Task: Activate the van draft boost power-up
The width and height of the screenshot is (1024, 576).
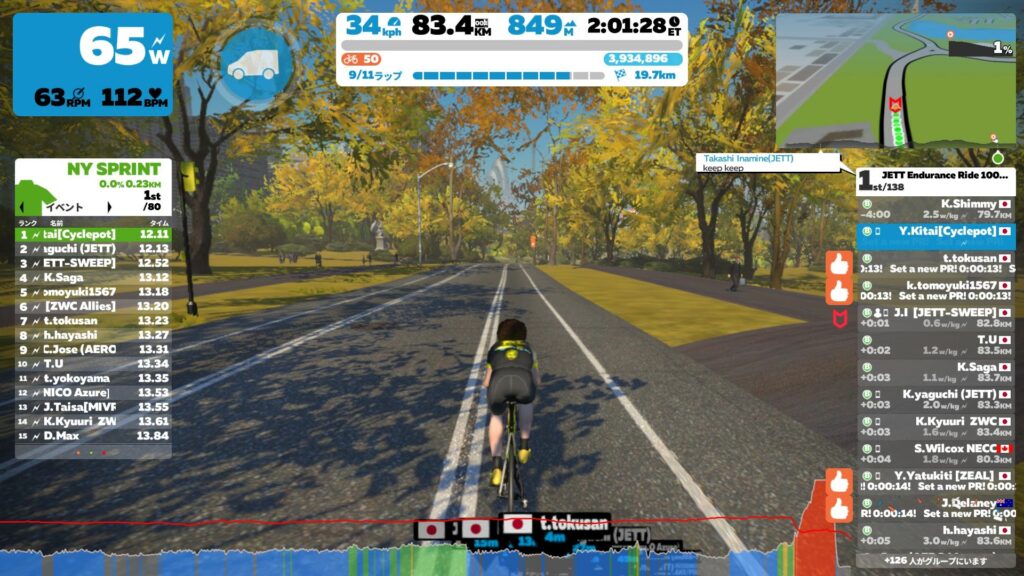Action: [254, 62]
